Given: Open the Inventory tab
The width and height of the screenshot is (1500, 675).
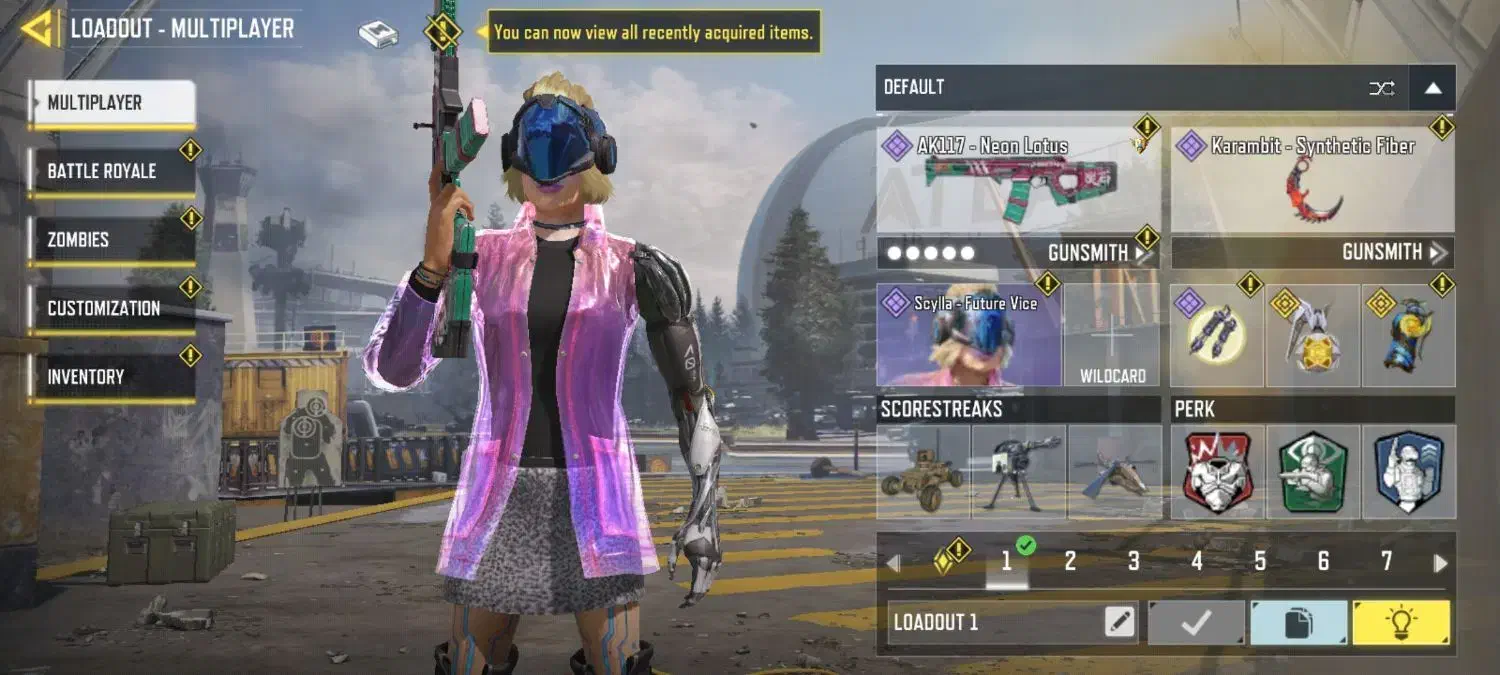Looking at the screenshot, I should click(111, 377).
